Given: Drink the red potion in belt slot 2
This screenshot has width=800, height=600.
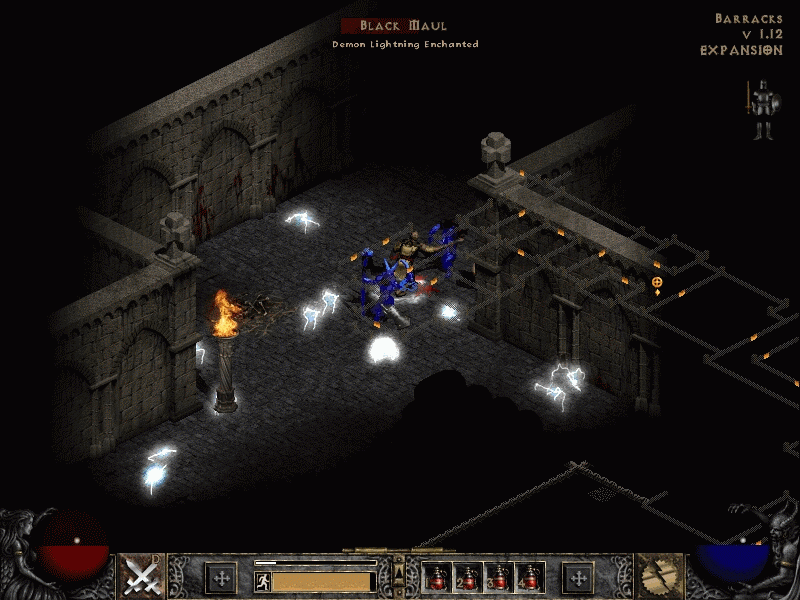Looking at the screenshot, I should click(468, 577).
